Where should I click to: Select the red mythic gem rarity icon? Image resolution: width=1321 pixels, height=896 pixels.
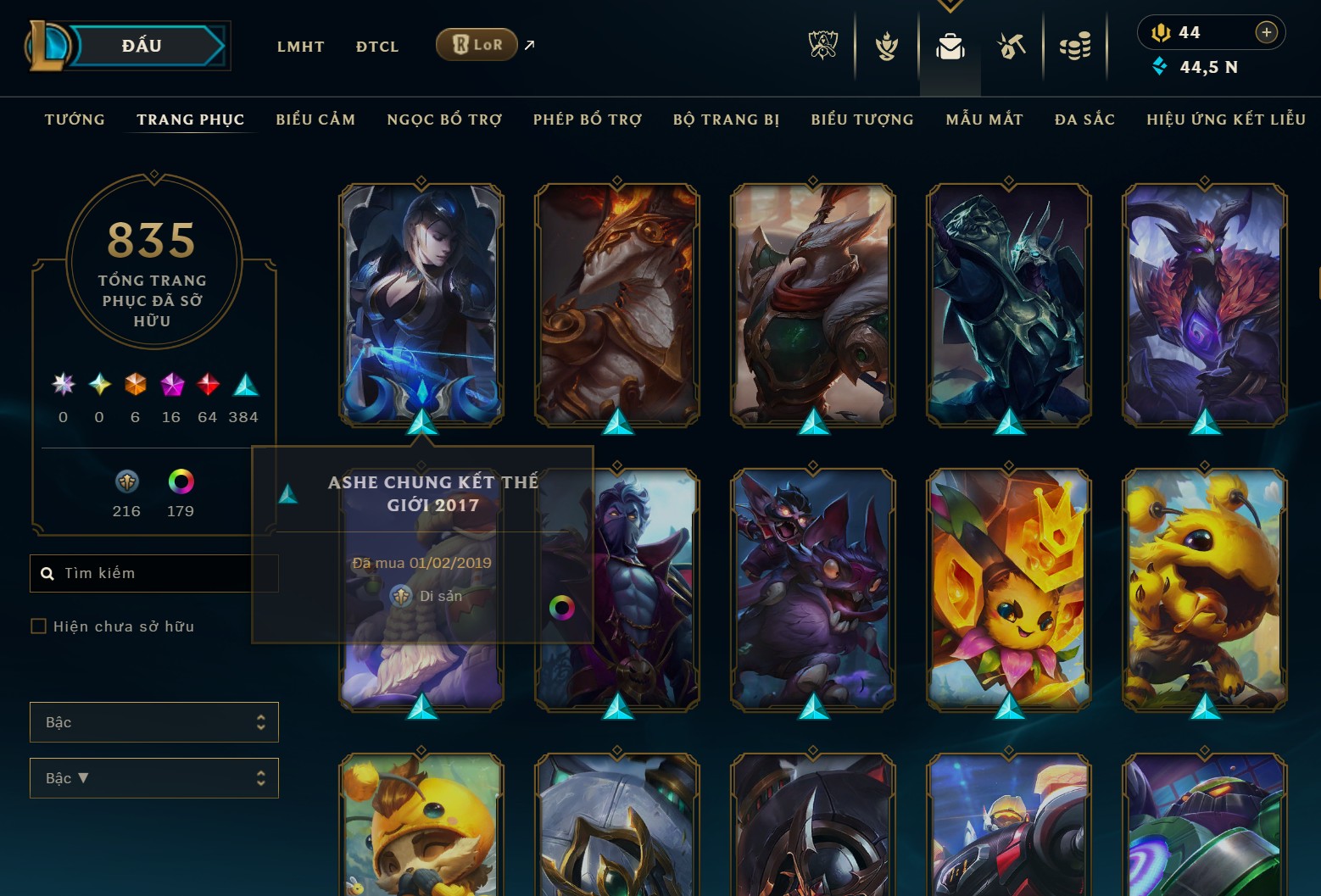(x=207, y=386)
